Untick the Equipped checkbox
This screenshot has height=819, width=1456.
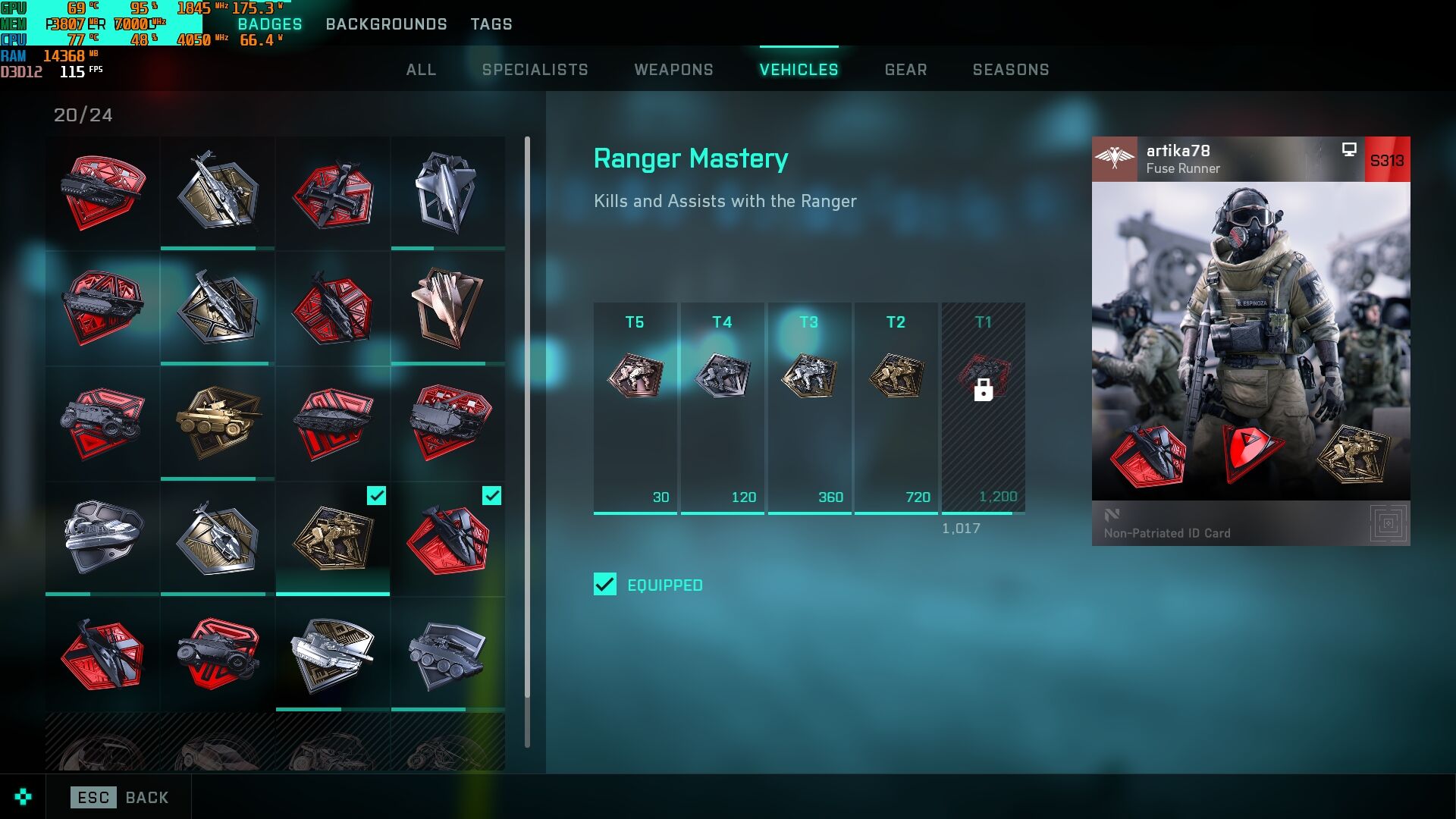[605, 585]
